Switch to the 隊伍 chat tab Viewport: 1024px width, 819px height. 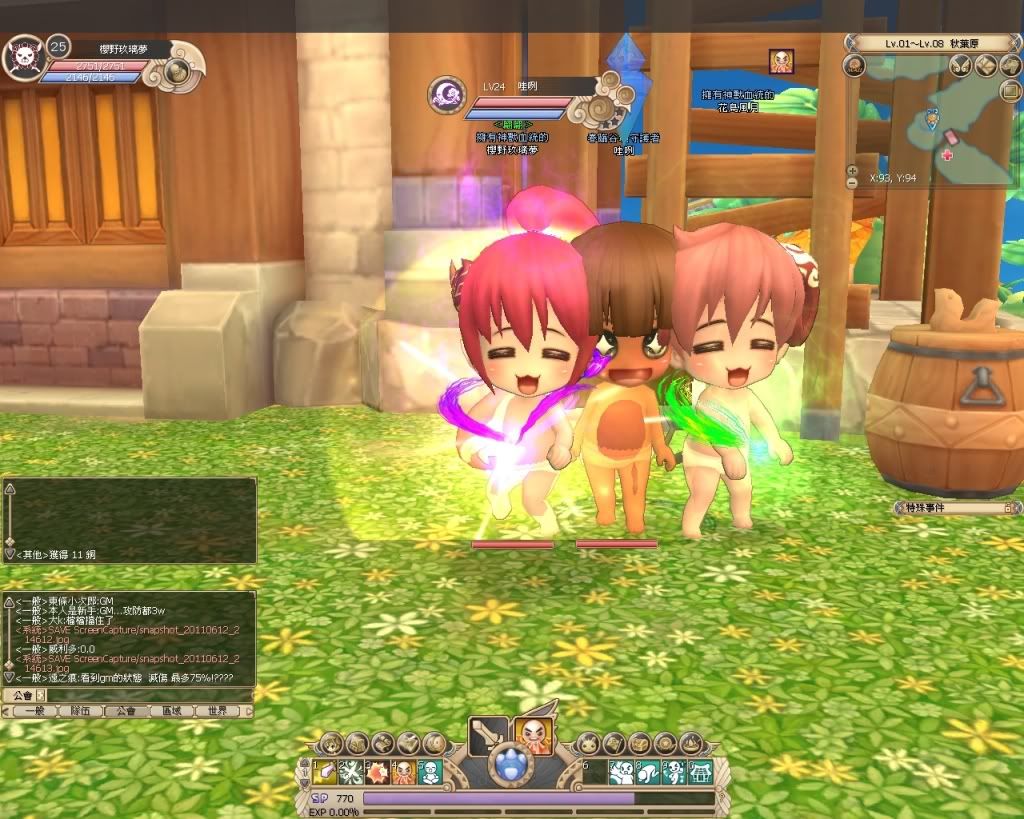80,711
